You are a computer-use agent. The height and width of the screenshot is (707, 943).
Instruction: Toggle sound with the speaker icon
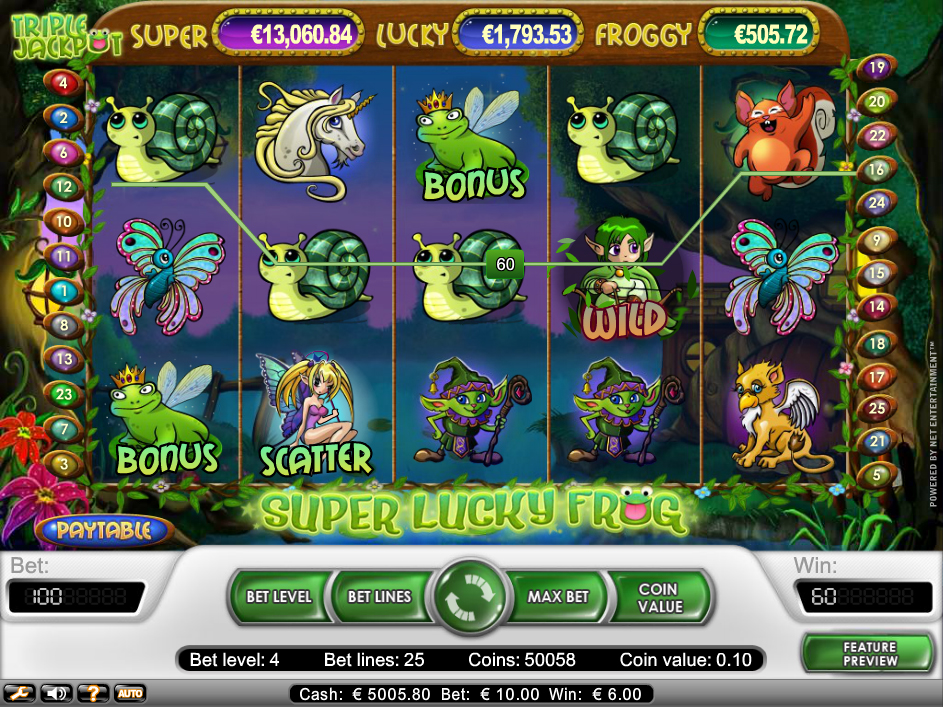pyautogui.click(x=55, y=693)
